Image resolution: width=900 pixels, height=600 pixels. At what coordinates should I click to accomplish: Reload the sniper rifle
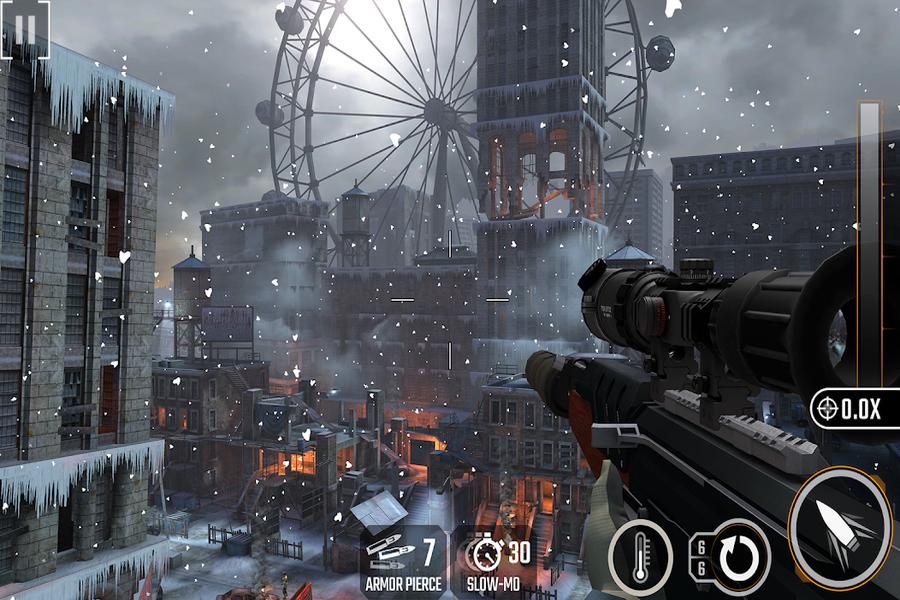pos(738,555)
